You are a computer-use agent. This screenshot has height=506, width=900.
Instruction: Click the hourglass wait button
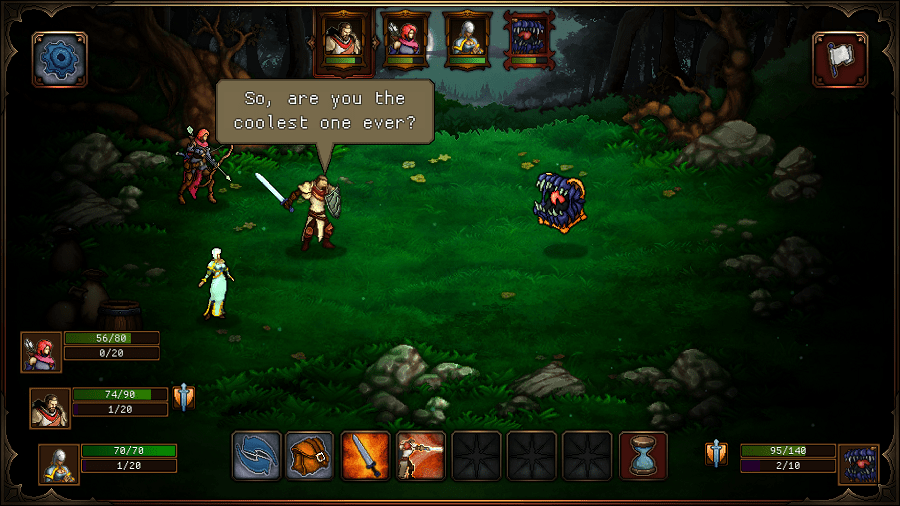click(x=643, y=455)
